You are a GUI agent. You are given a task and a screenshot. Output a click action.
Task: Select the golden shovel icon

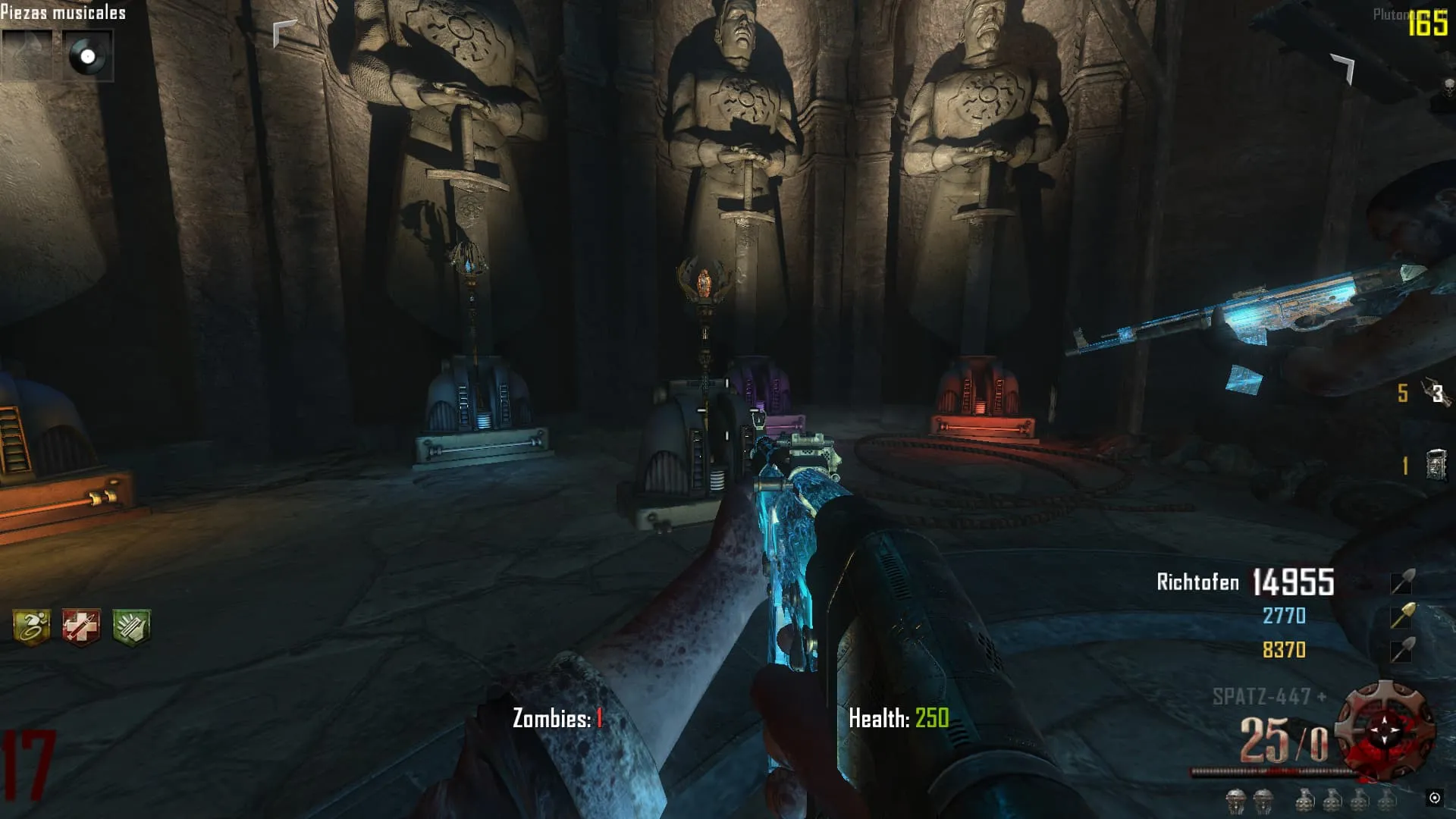(1402, 616)
